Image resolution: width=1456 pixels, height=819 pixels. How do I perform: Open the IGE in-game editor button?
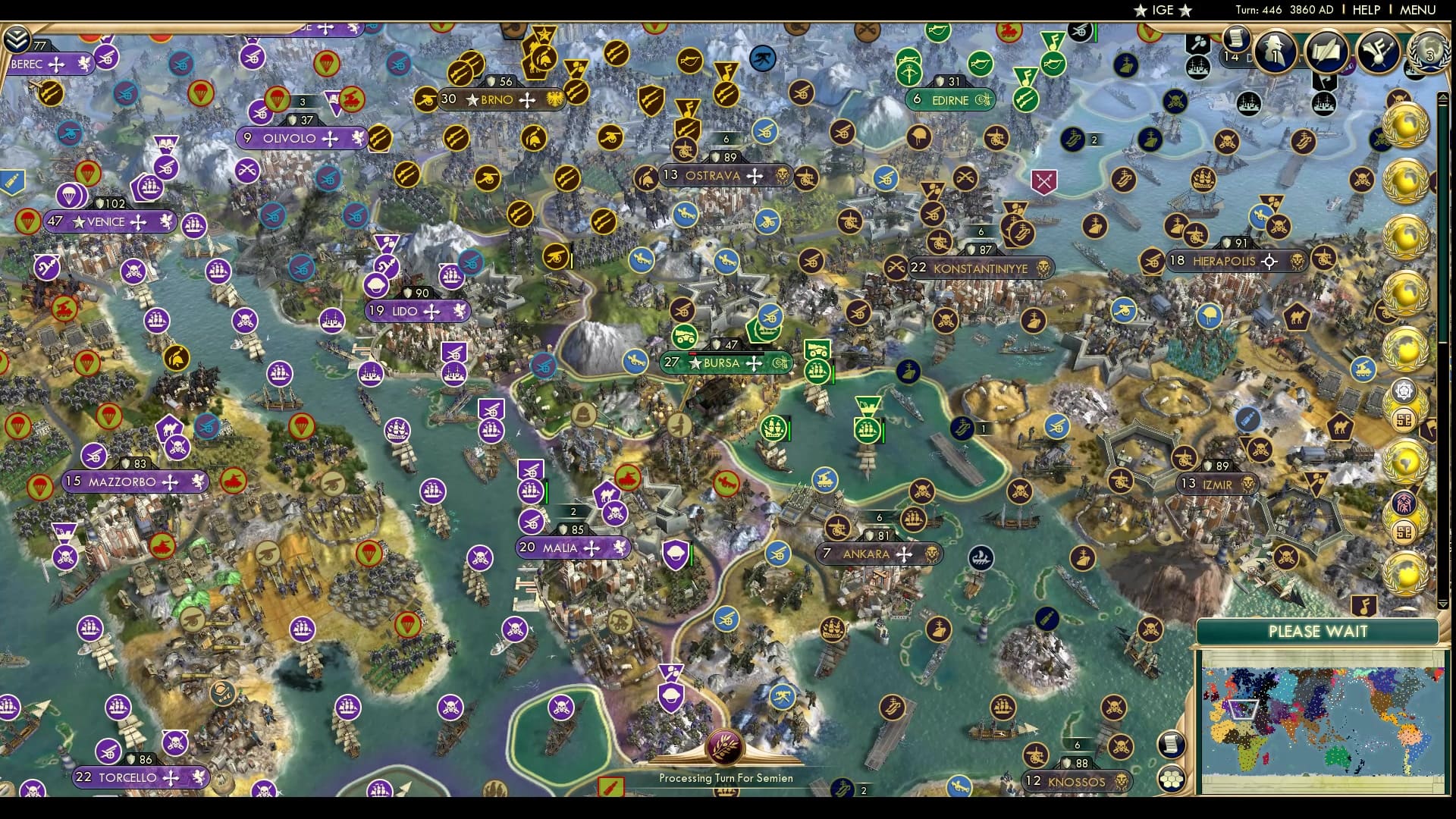[1162, 10]
